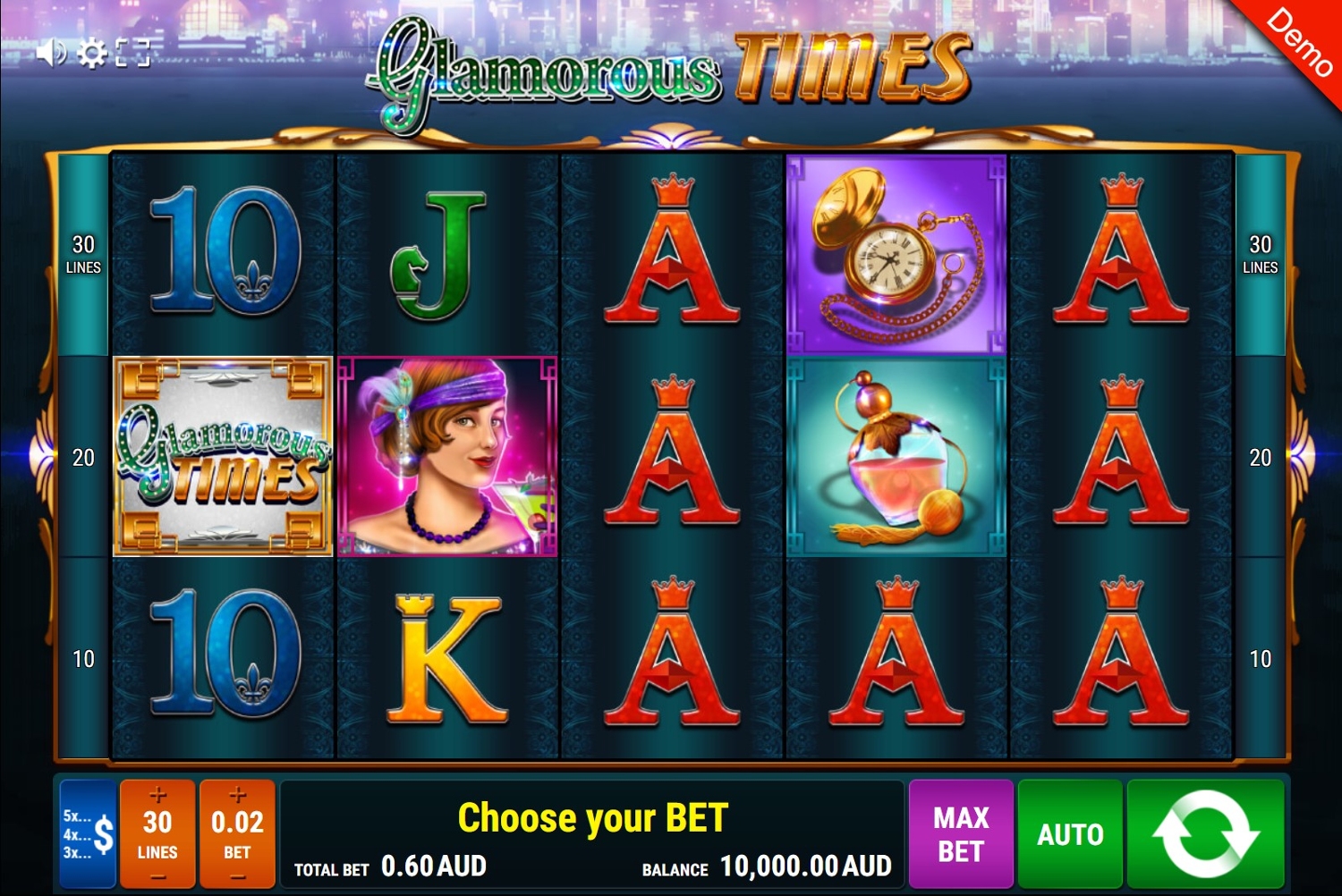Increase the number of lines with plus

pyautogui.click(x=157, y=794)
